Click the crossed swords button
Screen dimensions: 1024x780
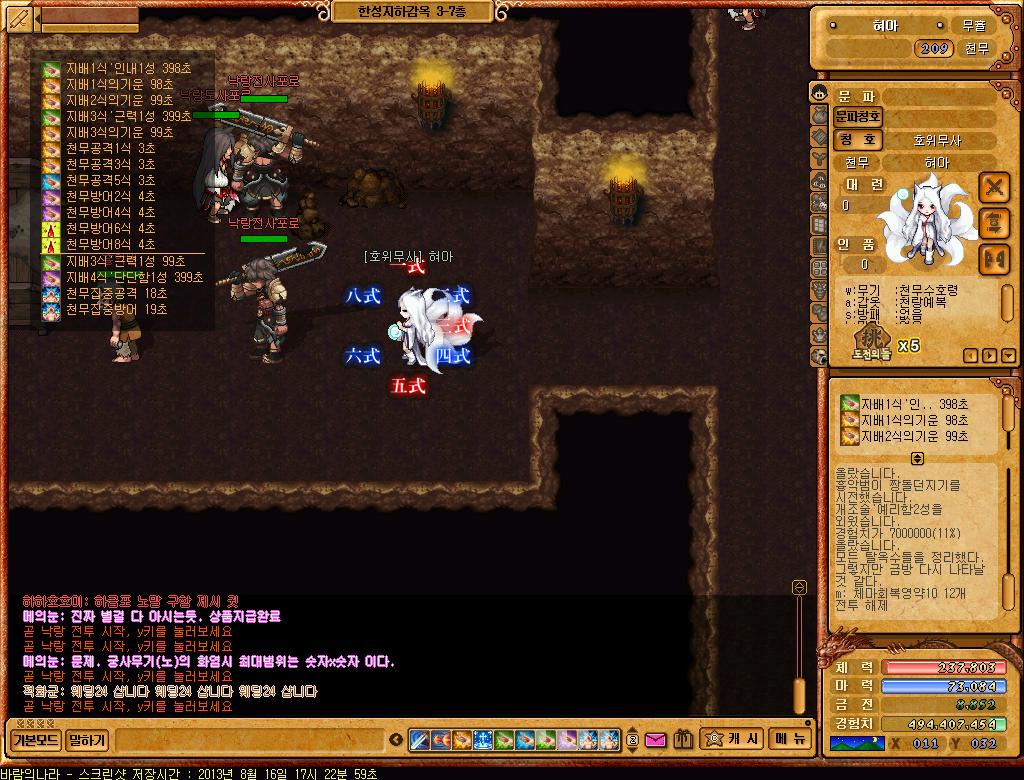[x=993, y=187]
